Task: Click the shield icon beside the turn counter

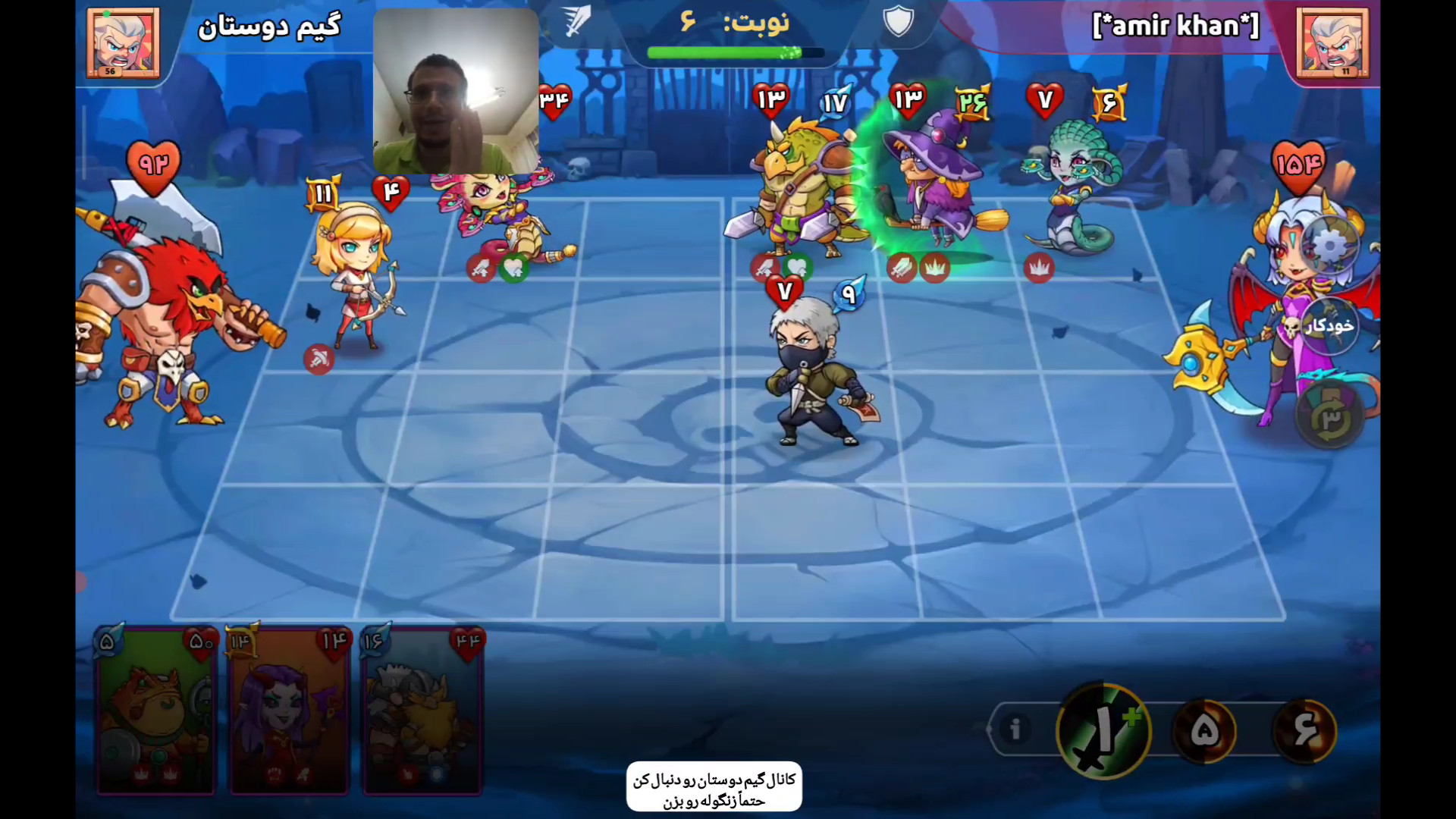Action: pos(899,21)
